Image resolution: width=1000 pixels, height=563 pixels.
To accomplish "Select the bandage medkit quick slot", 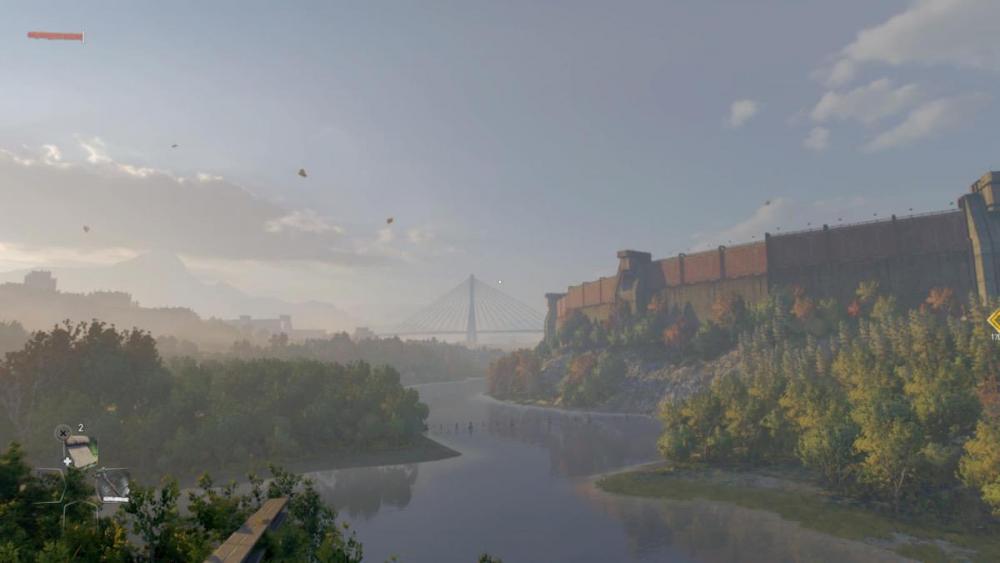I will click(80, 452).
